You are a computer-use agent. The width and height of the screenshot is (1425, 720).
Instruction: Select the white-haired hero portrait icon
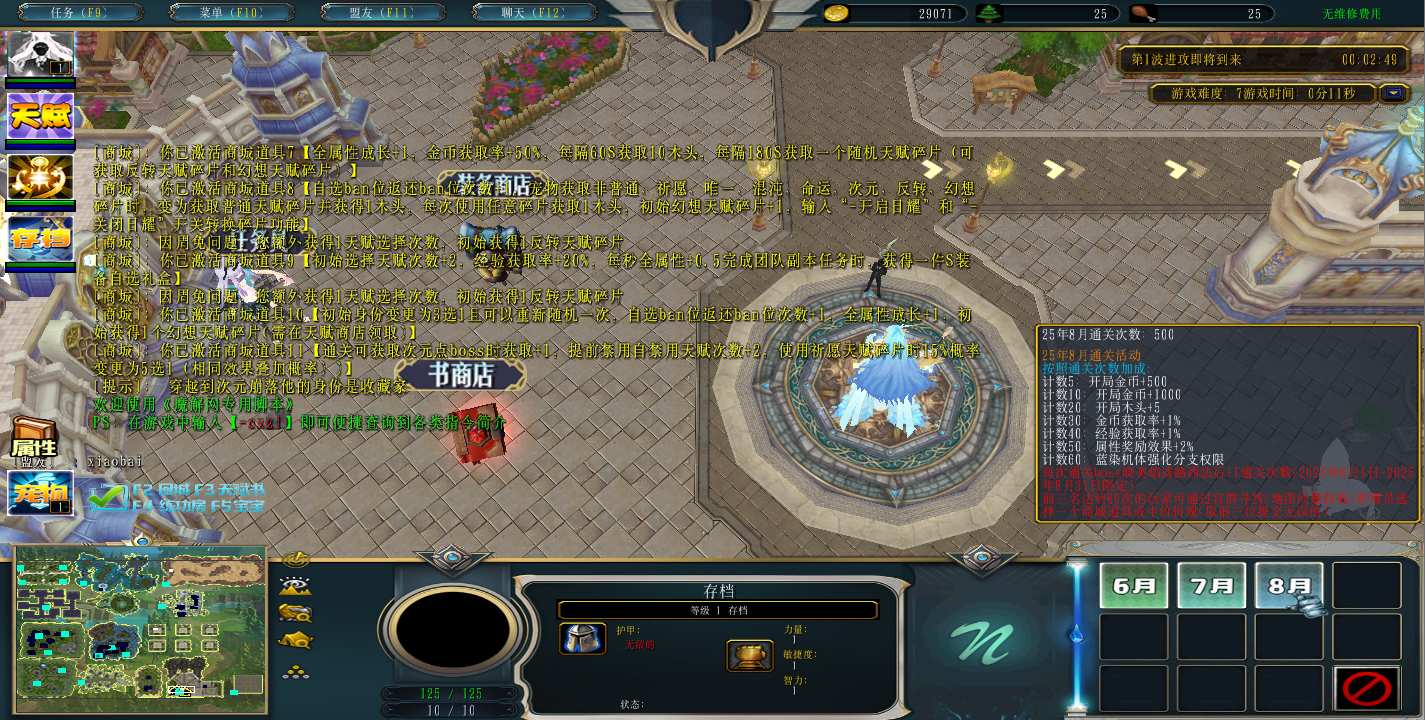[40, 54]
